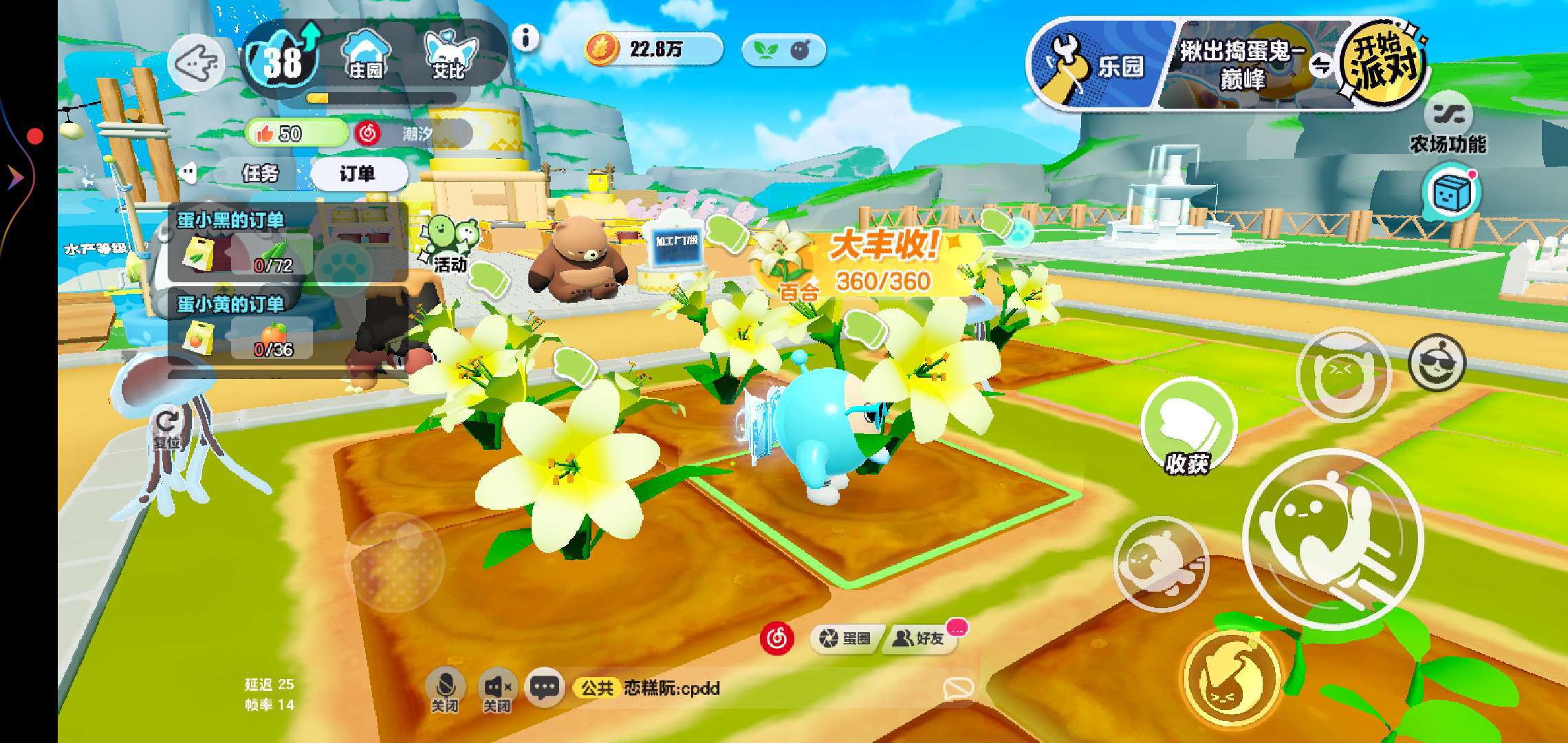Select the 订单 orders tab
The width and height of the screenshot is (1568, 743).
tap(358, 173)
